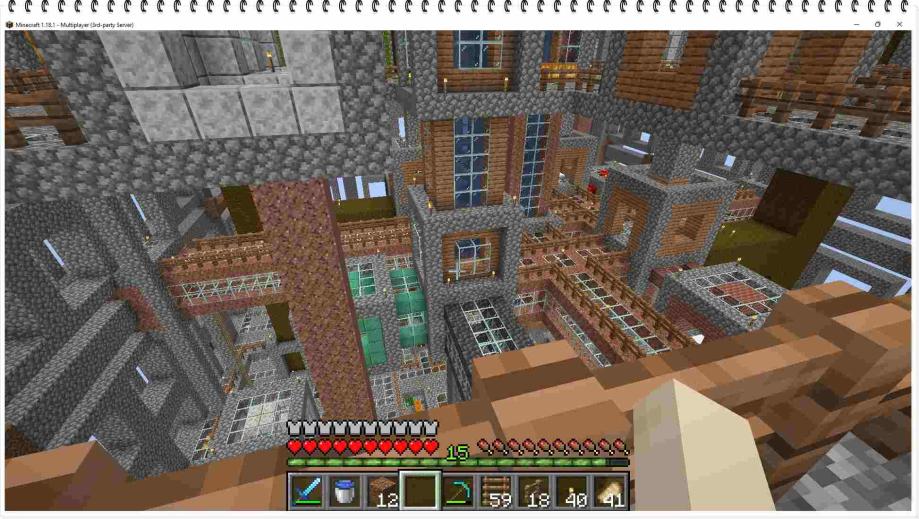Select the wooden slab stack of 12
The width and height of the screenshot is (919, 519).
tap(383, 491)
